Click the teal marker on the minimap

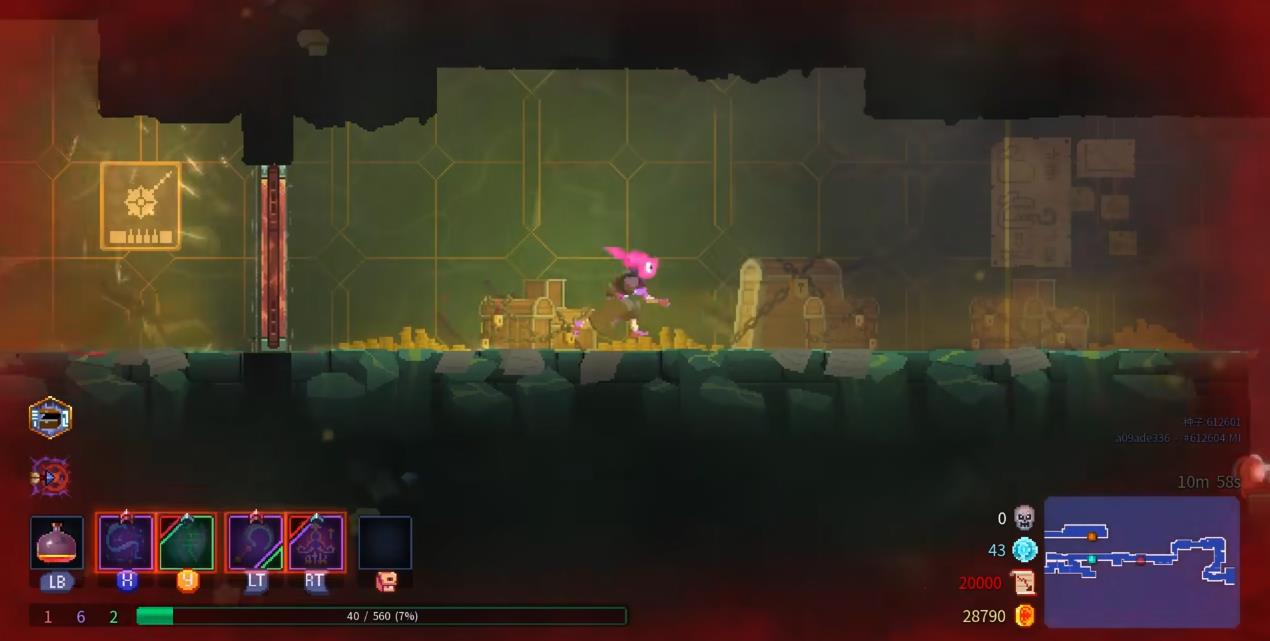coord(1092,559)
